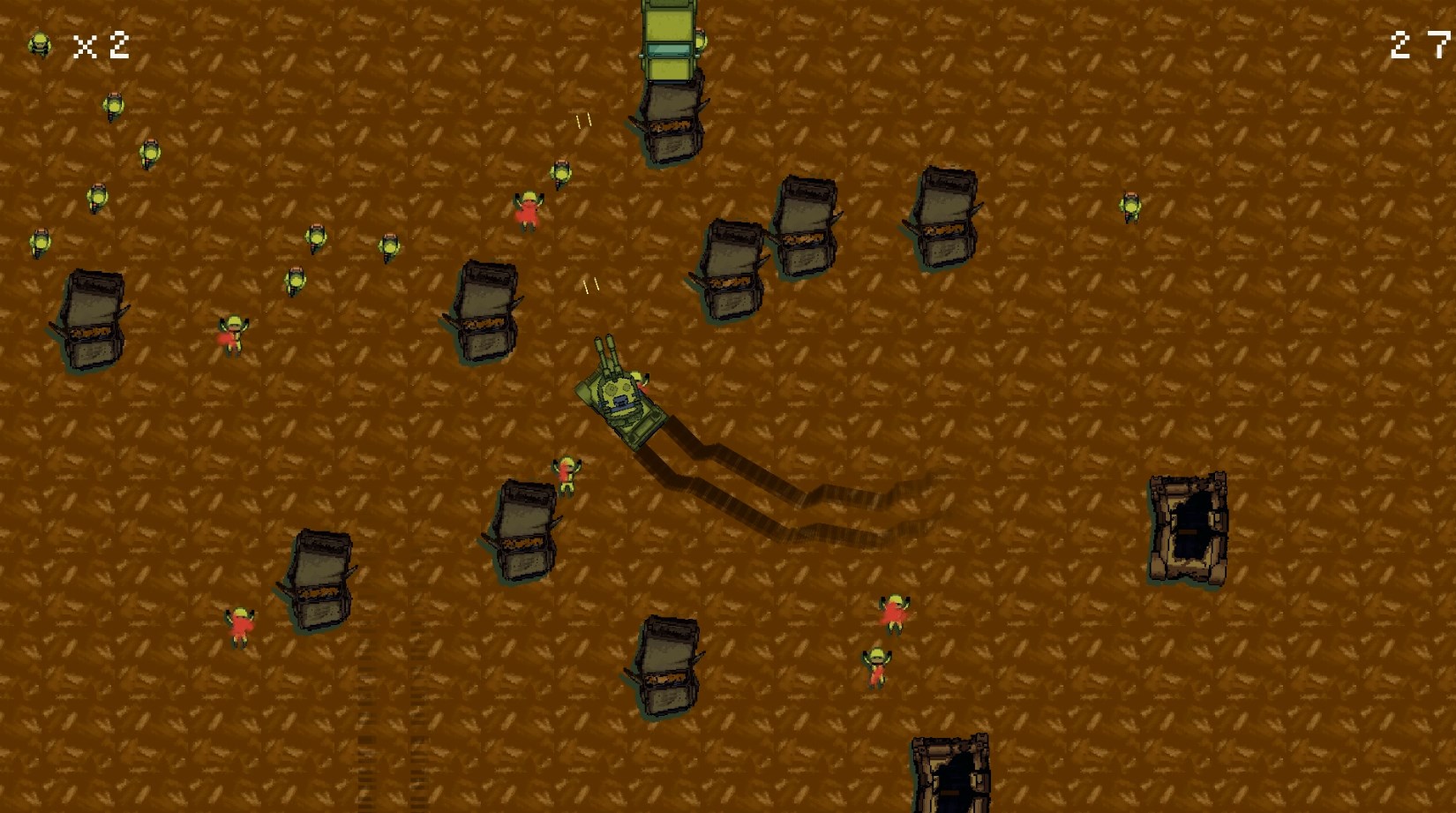Select the green supply truck at top
The height and width of the screenshot is (813, 1456).
point(668,40)
